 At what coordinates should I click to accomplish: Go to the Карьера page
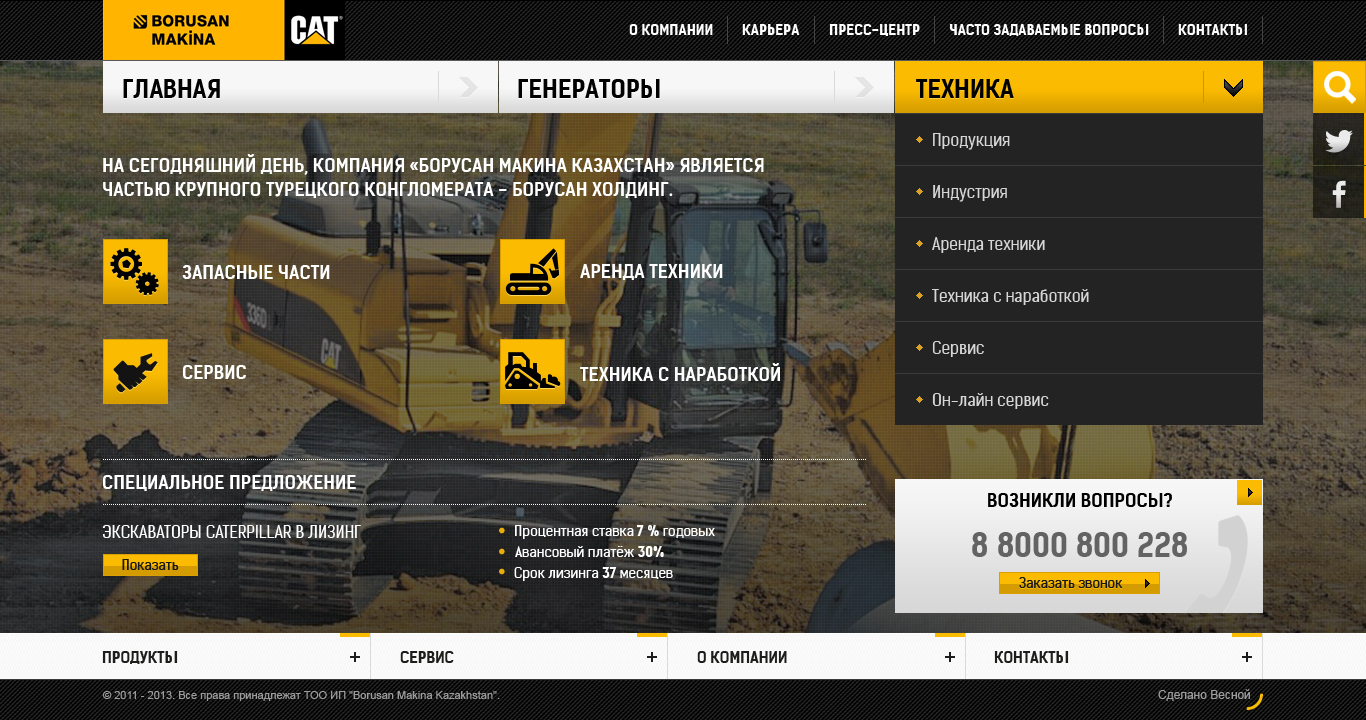(770, 30)
